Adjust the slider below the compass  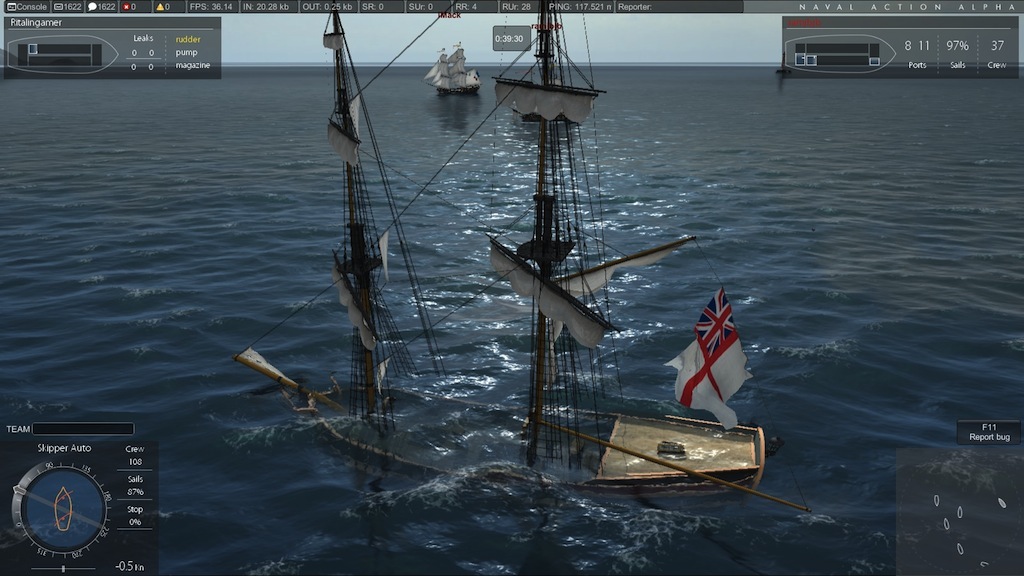tap(63, 569)
